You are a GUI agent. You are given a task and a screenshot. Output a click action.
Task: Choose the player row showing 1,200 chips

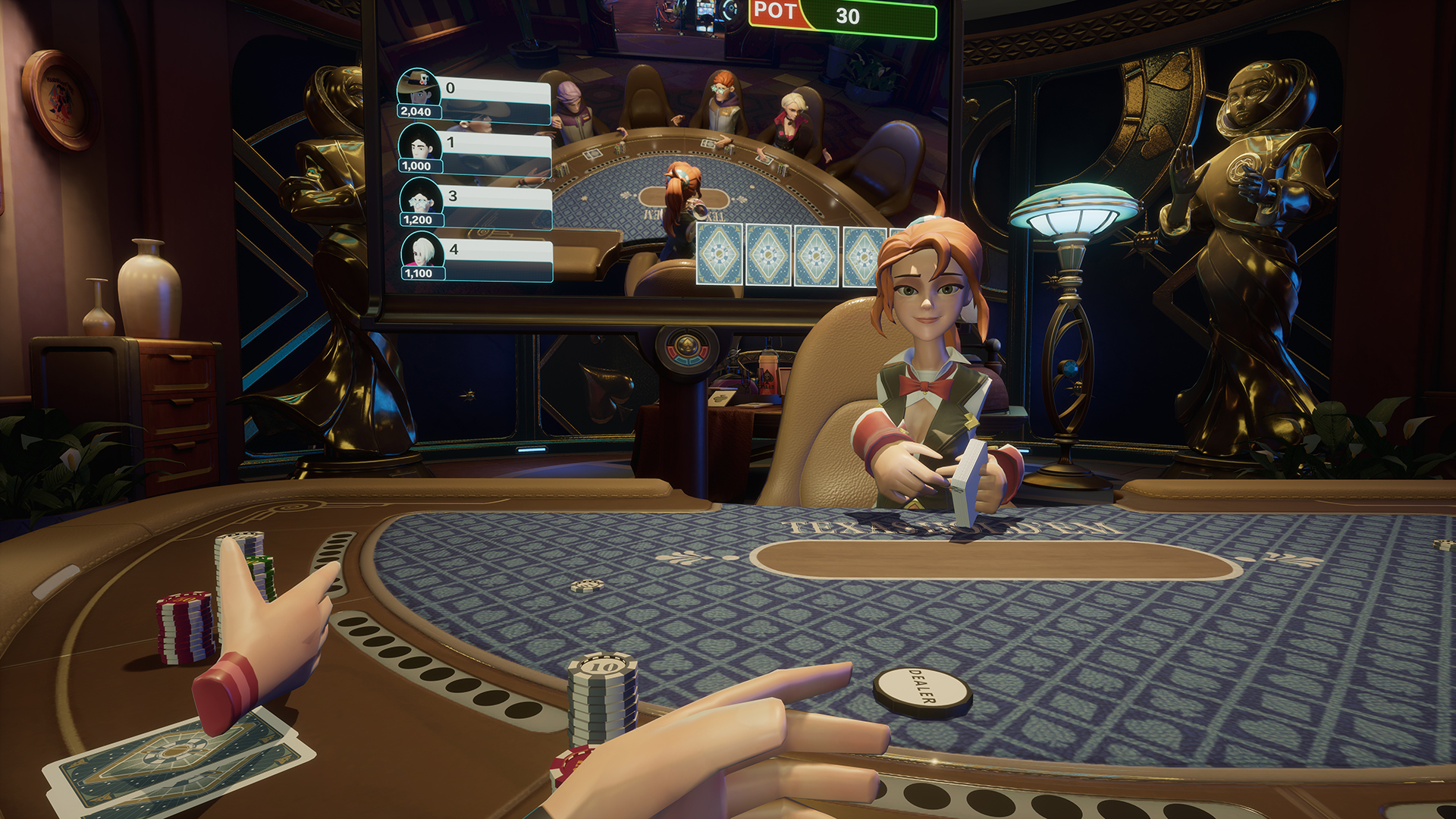click(475, 206)
